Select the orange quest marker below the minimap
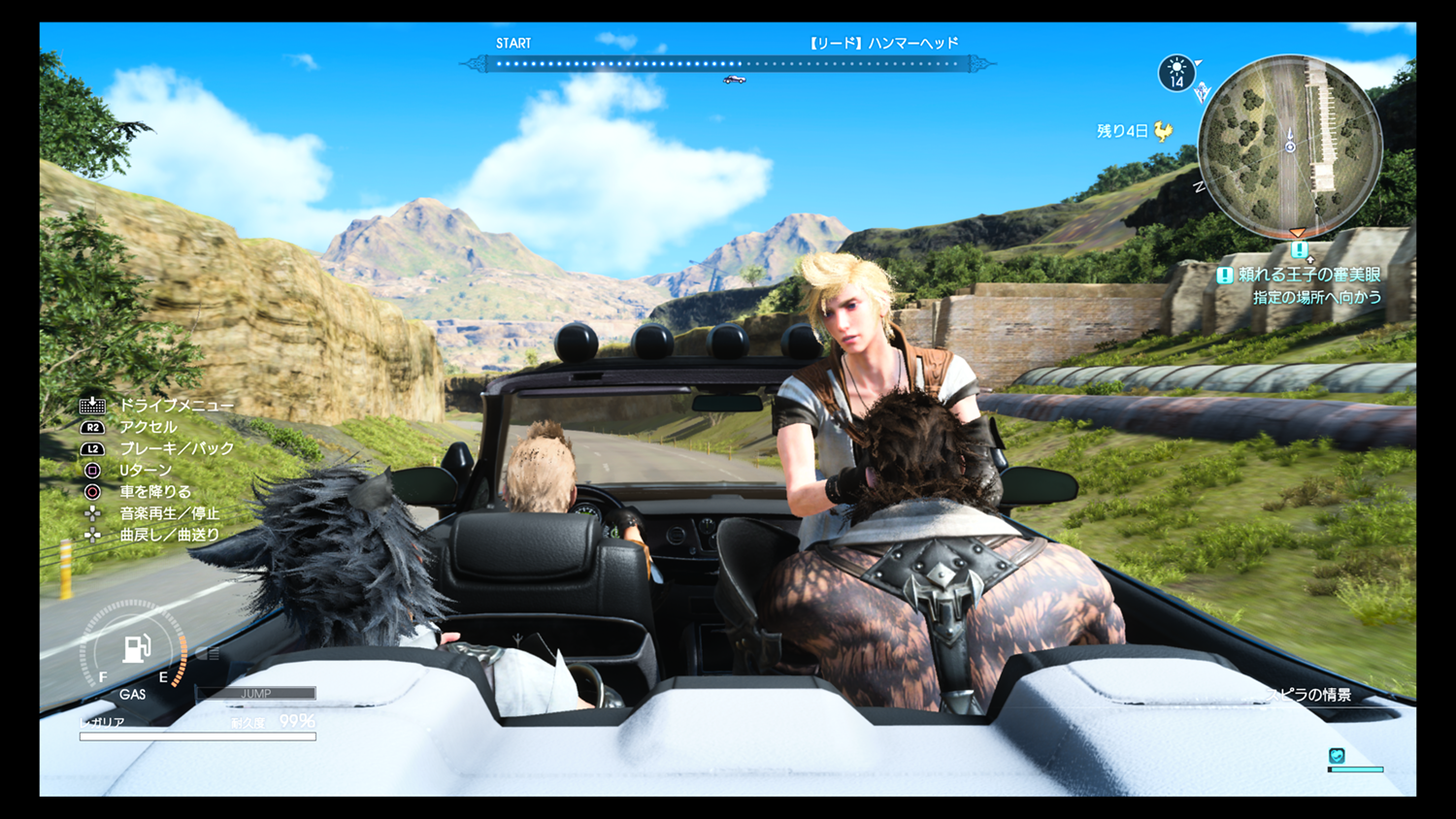 point(1298,234)
